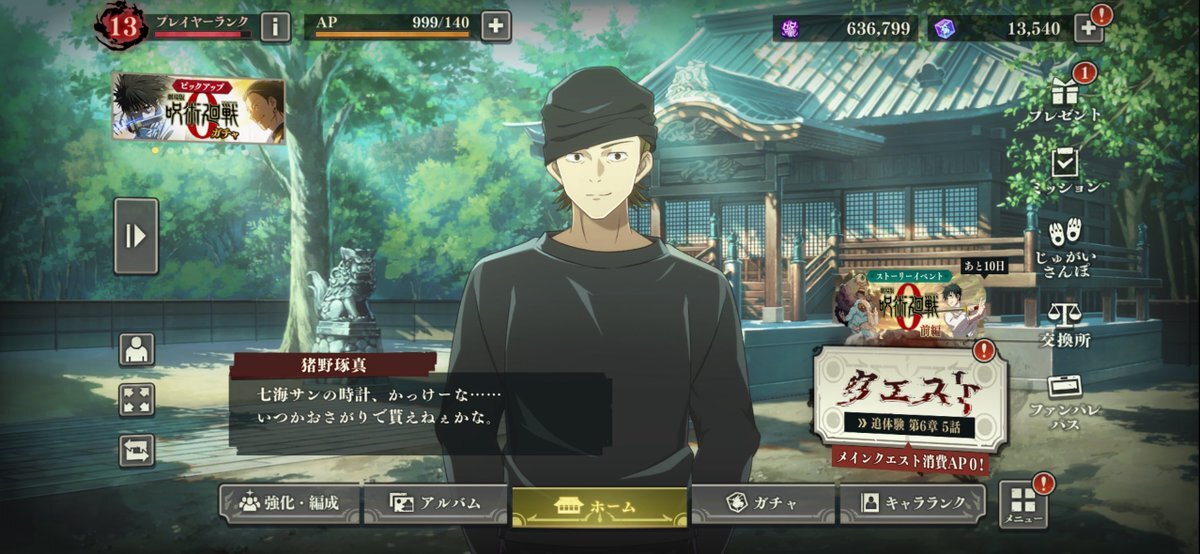Start the クエスト quest button

pyautogui.click(x=910, y=396)
